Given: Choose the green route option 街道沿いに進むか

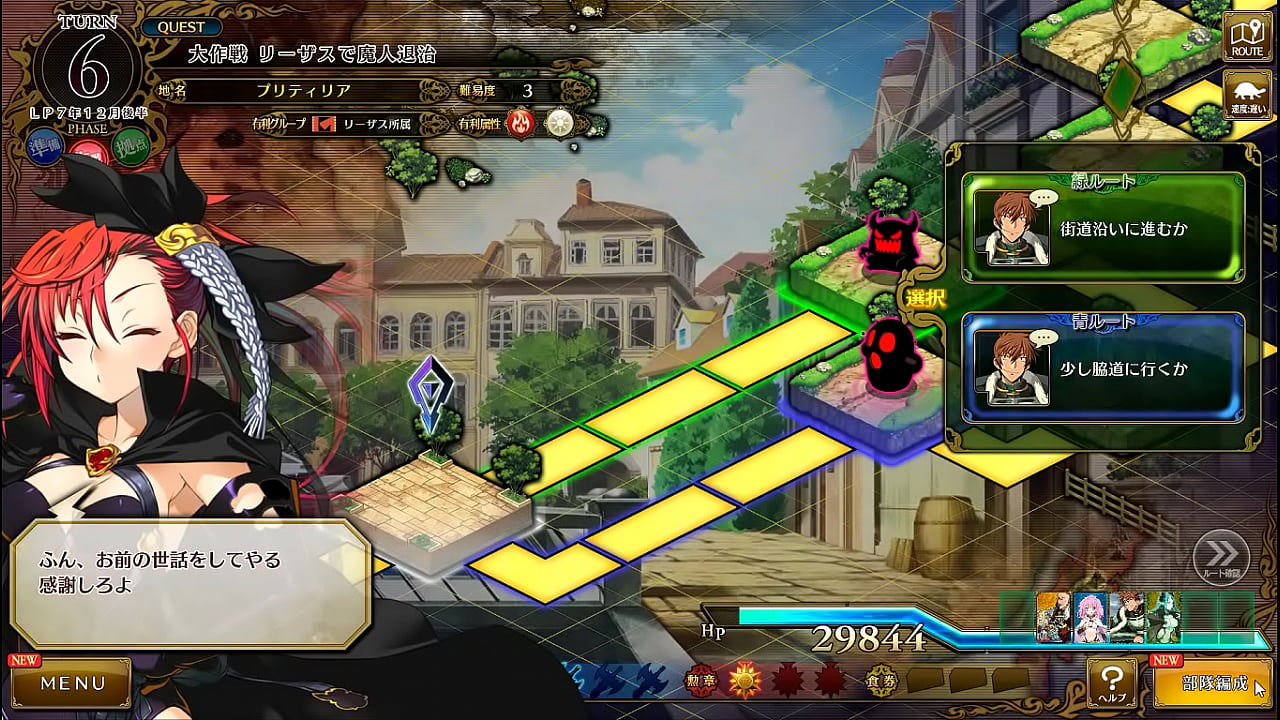Looking at the screenshot, I should [x=1103, y=228].
